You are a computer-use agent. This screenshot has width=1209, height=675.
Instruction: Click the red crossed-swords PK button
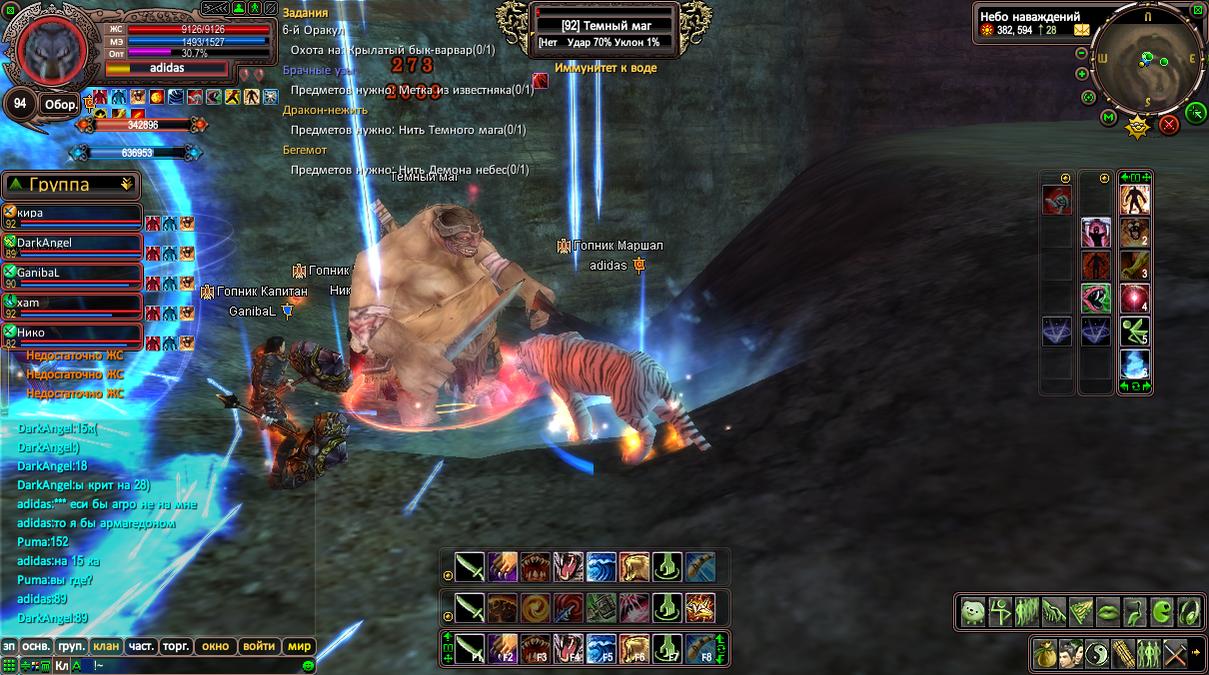[1168, 124]
